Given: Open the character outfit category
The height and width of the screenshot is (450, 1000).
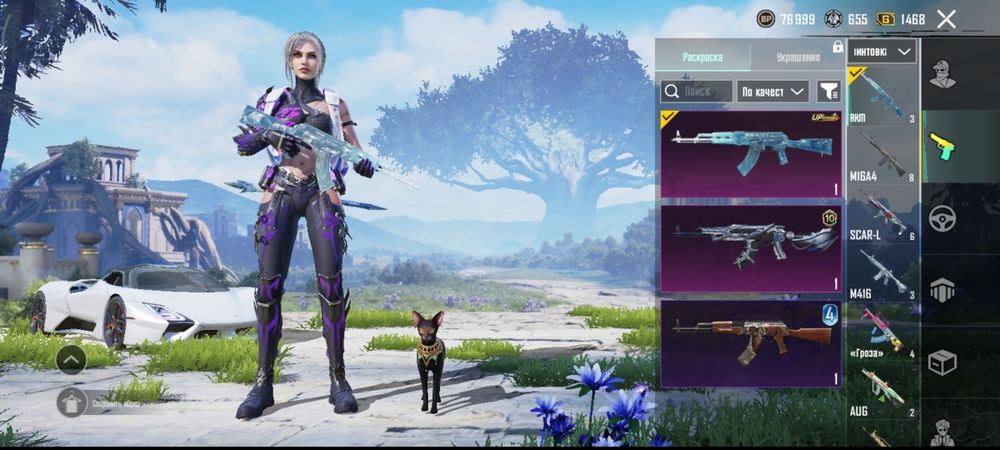Looking at the screenshot, I should point(942,75).
